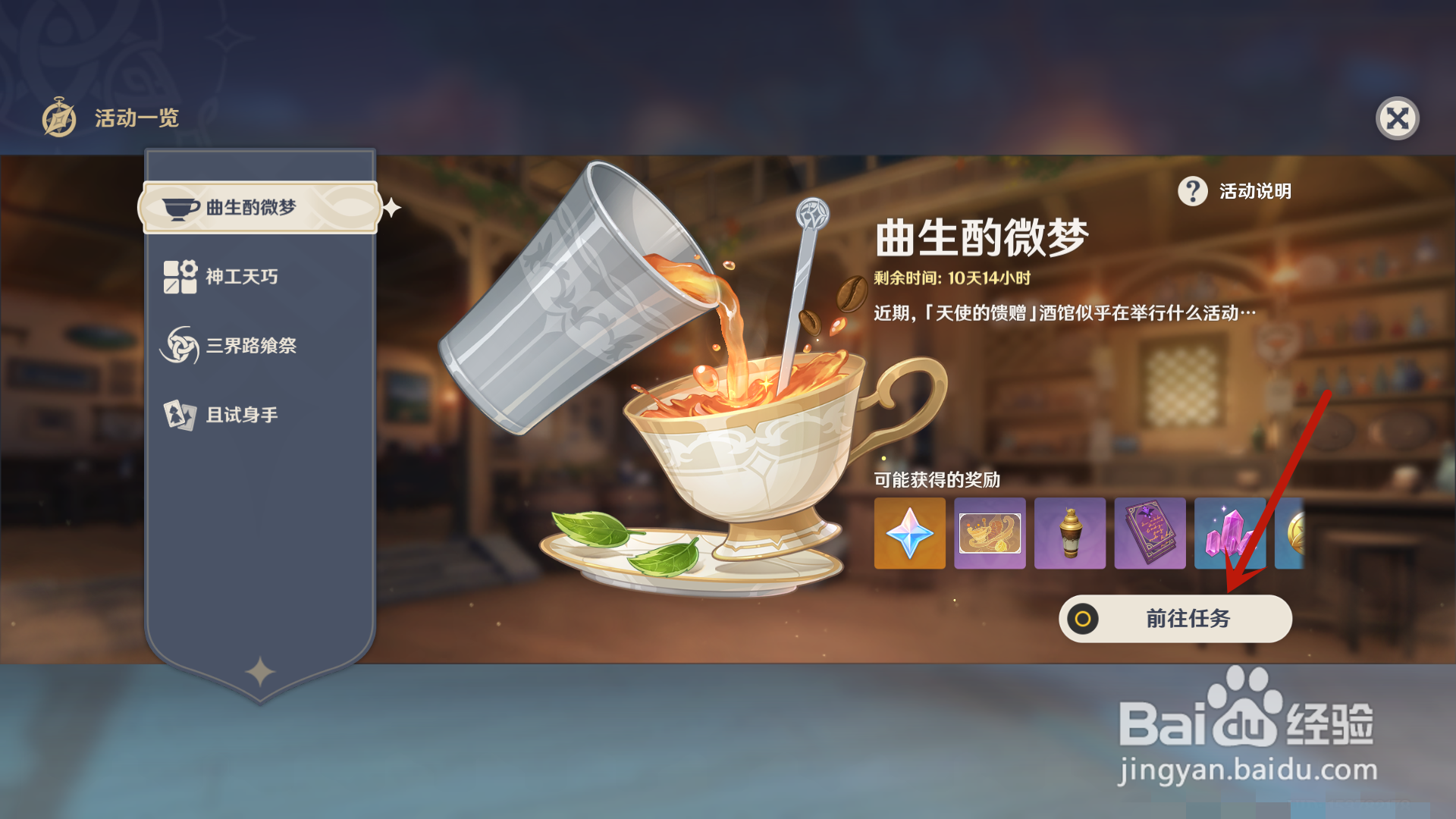Click the circular emblem inside 前往任务 button
1456x819 pixels.
click(x=1083, y=619)
